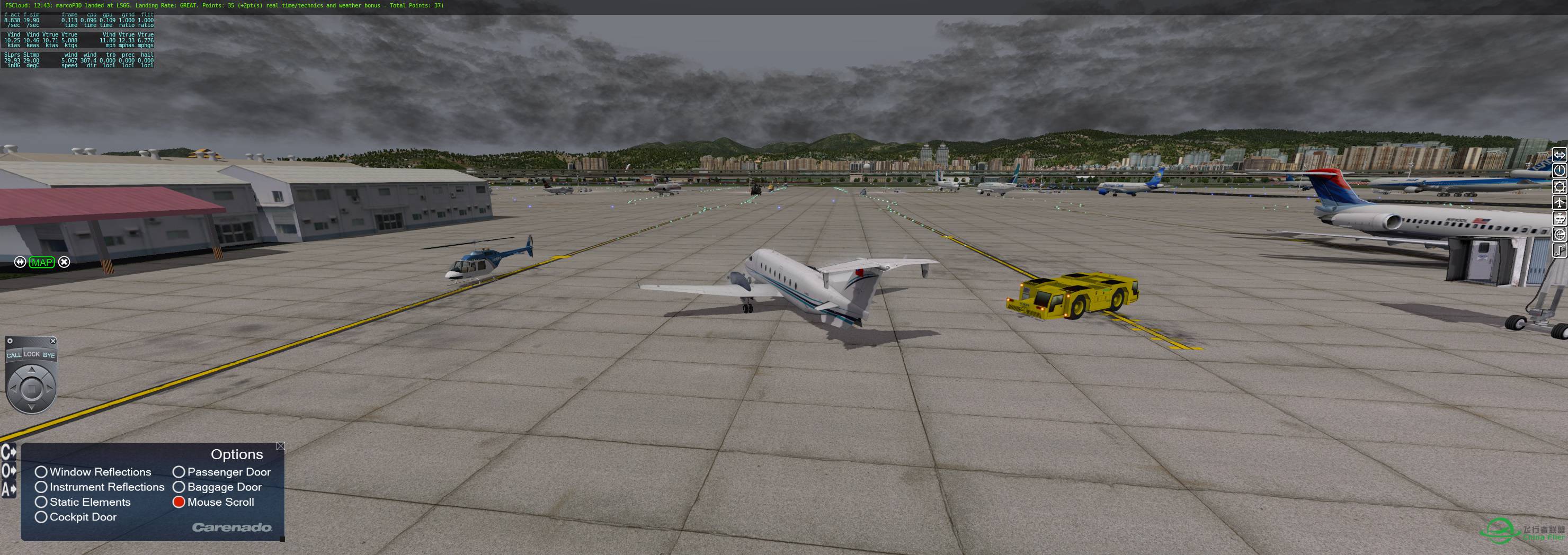Screen dimensions: 1568x555
Task: Enable Window Reflections in the Options panel
Action: (x=41, y=472)
